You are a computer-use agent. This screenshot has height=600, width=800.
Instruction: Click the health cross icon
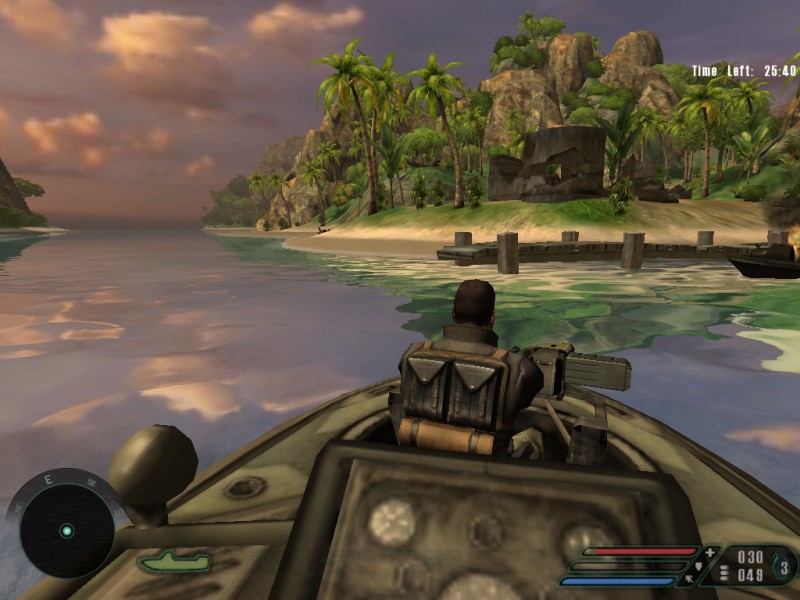711,552
